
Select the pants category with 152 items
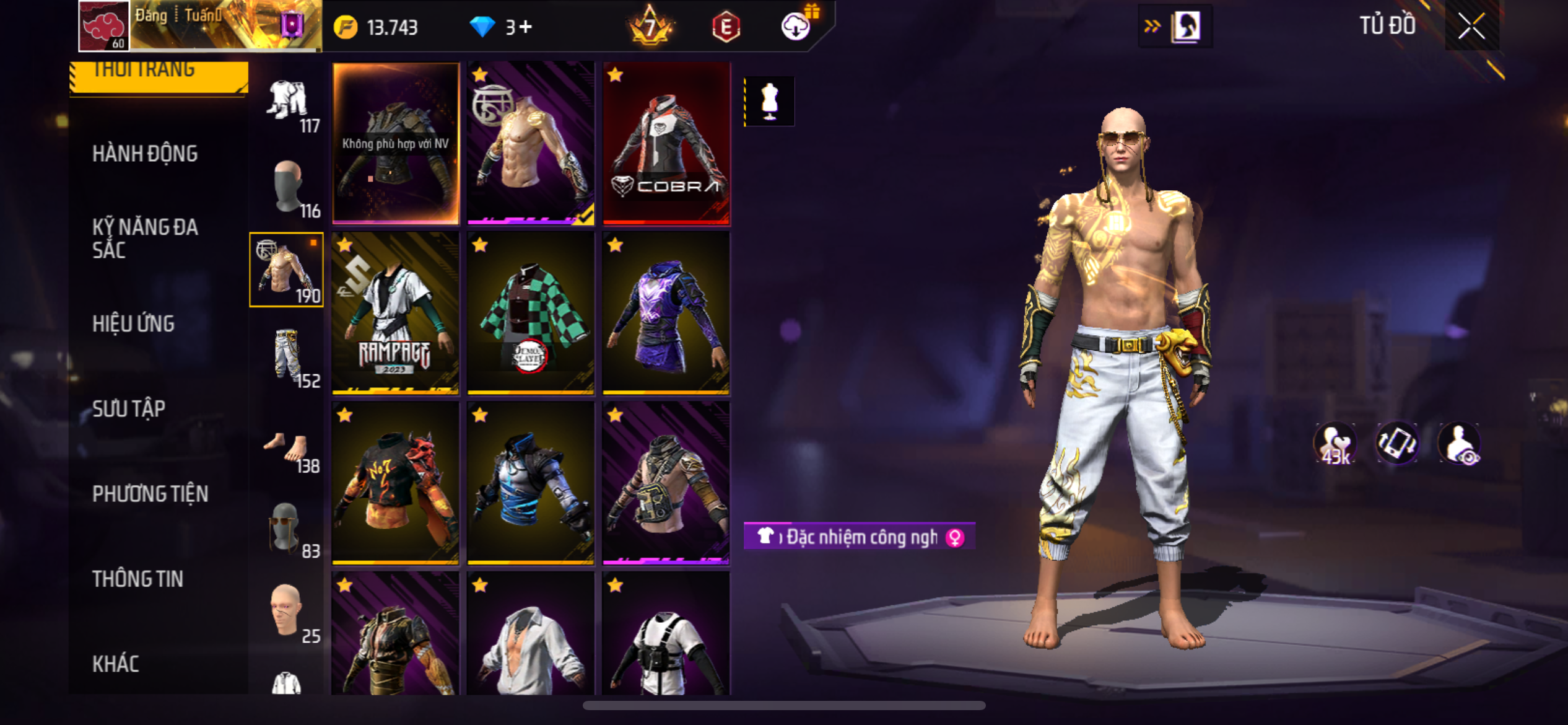click(x=287, y=358)
